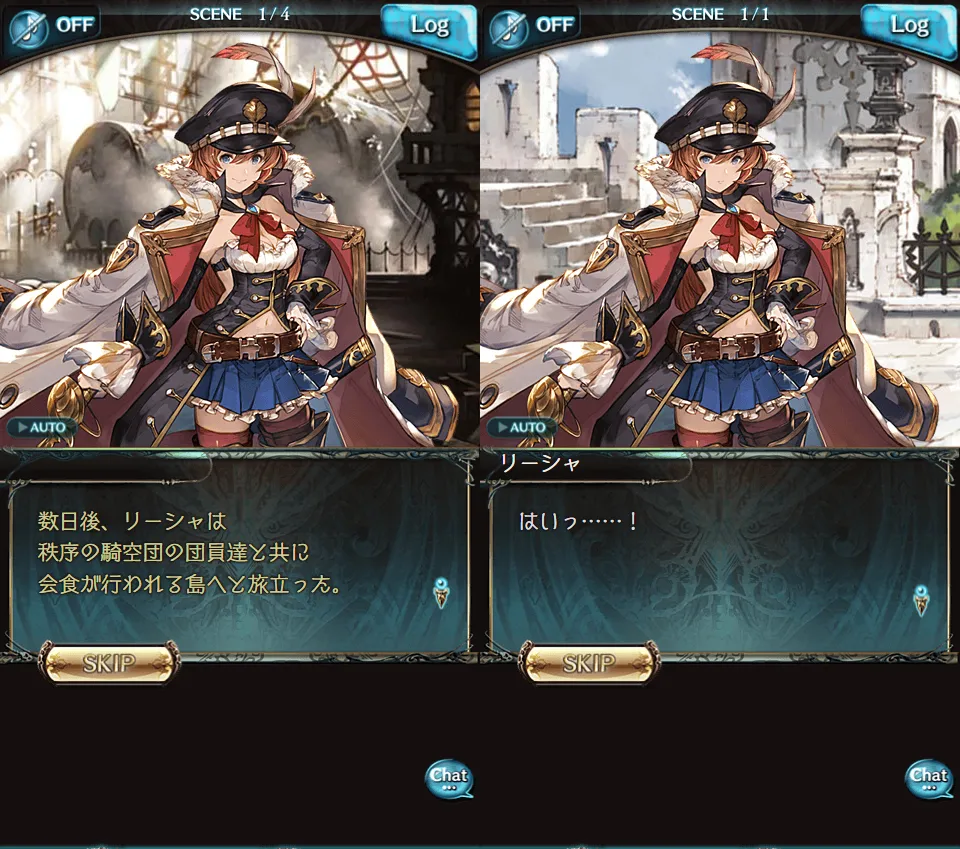The width and height of the screenshot is (960, 849).
Task: Enable AUTO play in the stone castle scene
Action: (x=523, y=427)
